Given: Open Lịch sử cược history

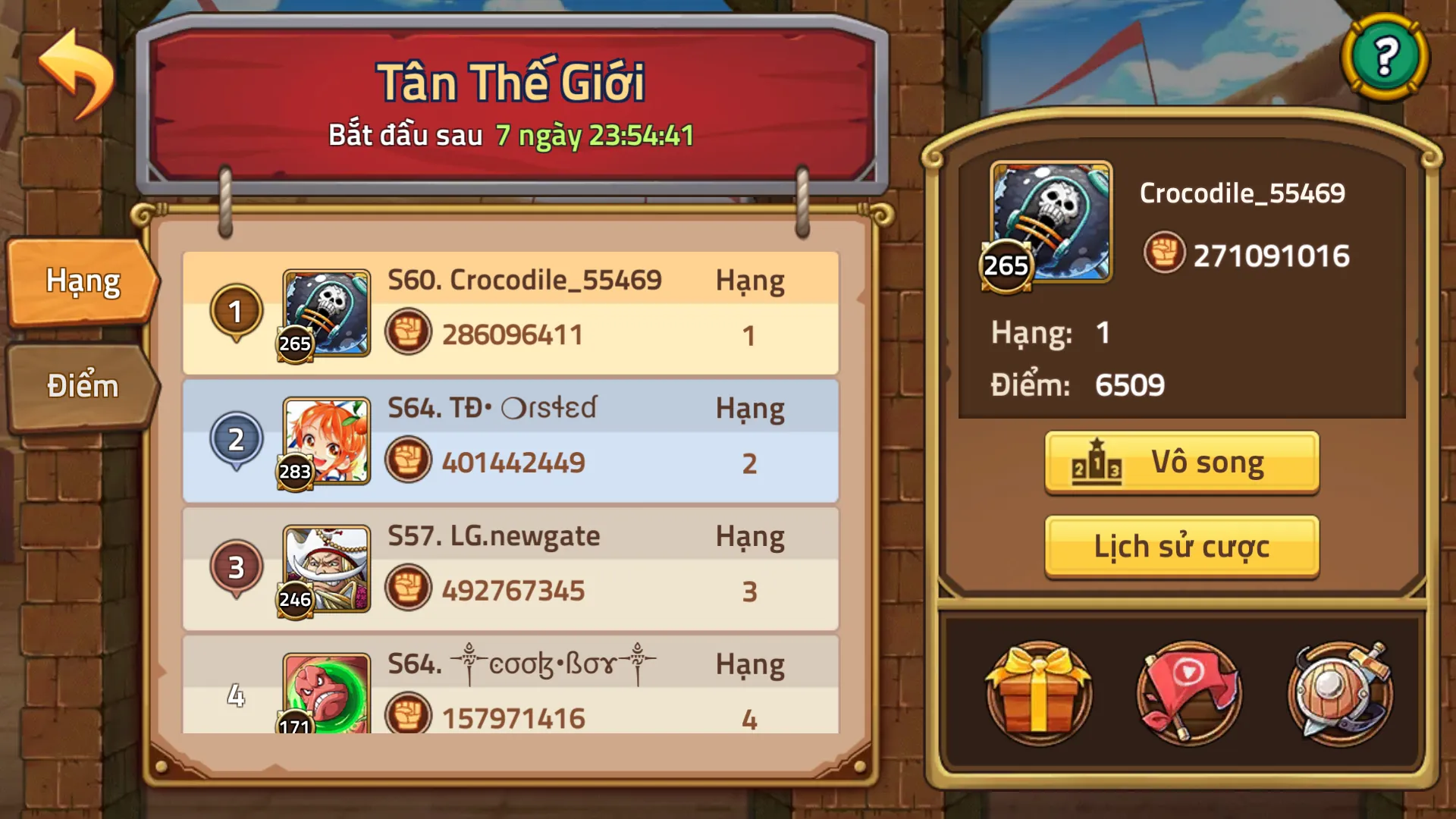Looking at the screenshot, I should point(1181,545).
